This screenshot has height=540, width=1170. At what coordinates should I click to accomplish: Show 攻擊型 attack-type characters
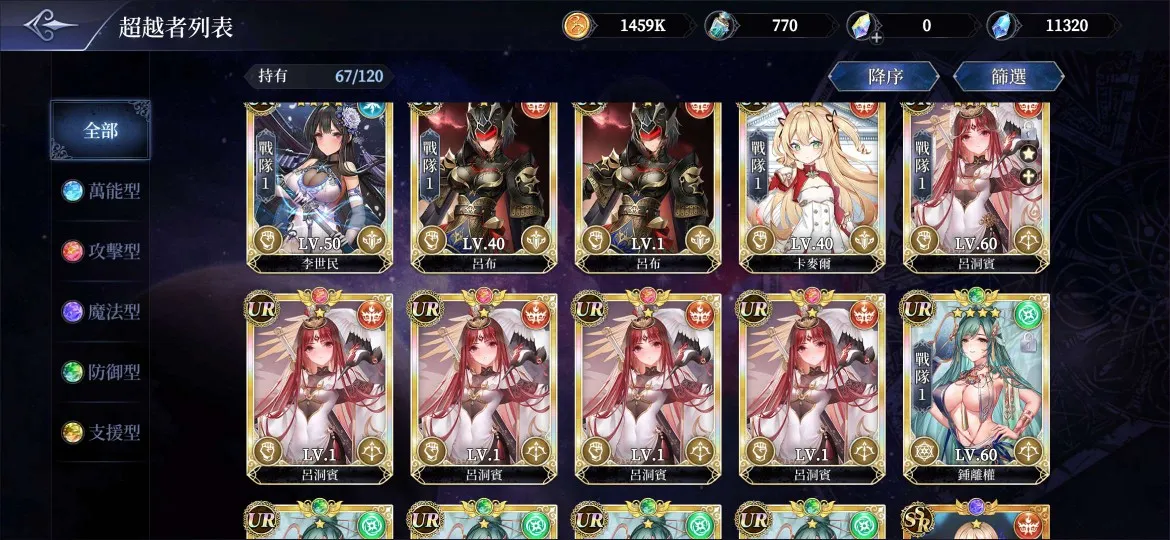click(101, 251)
